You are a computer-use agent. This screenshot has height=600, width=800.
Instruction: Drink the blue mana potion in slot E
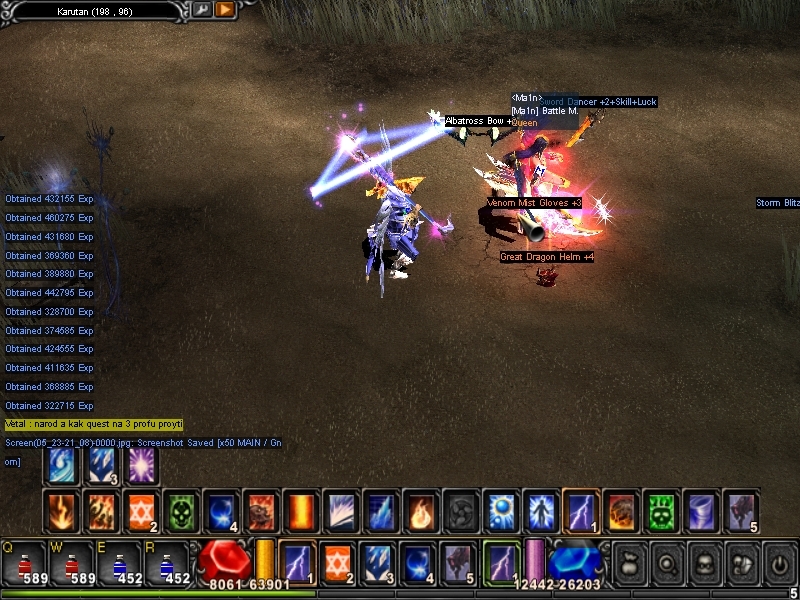pos(118,563)
